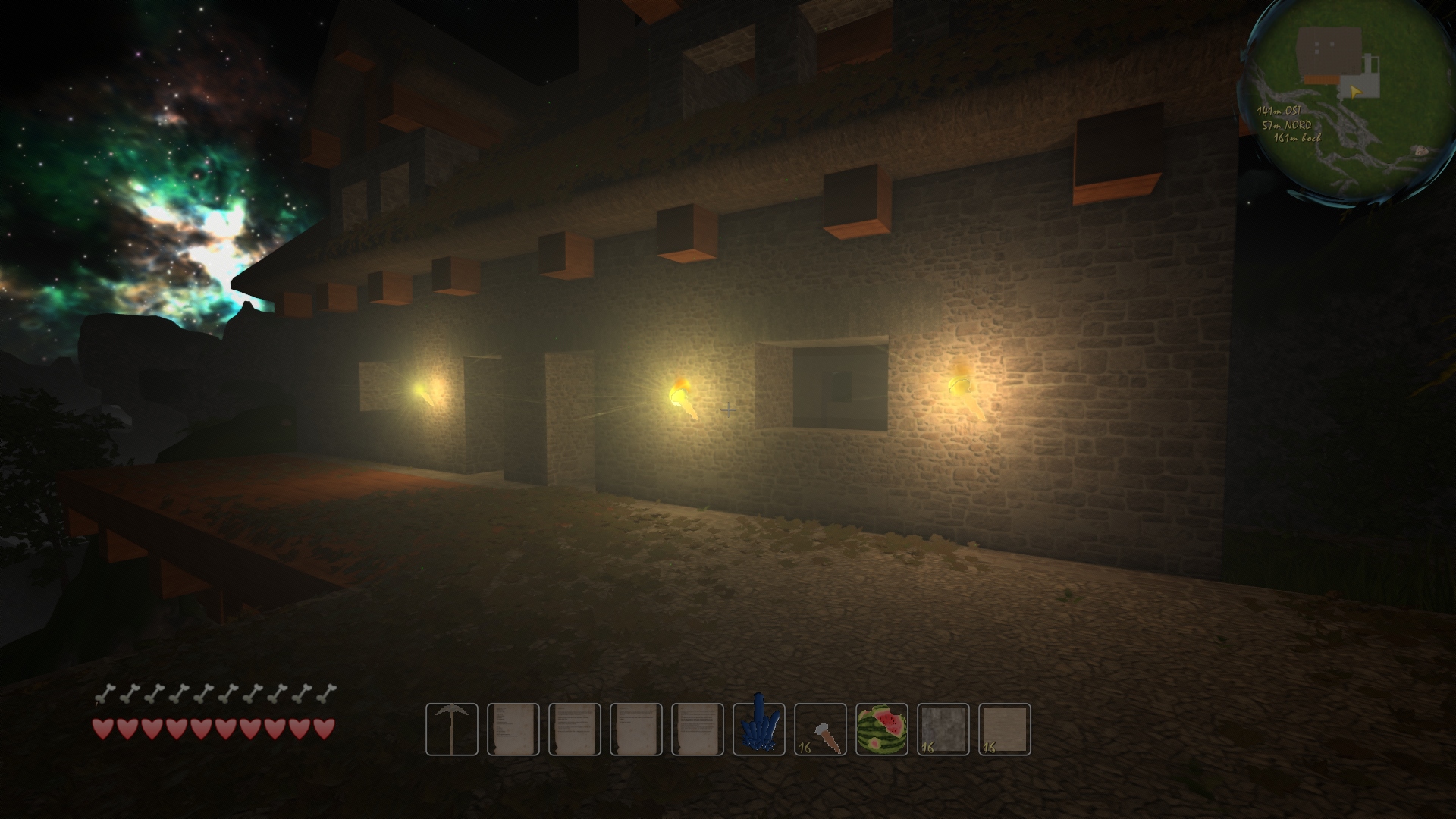
Task: Select the light brown block stack
Action: point(1005,730)
